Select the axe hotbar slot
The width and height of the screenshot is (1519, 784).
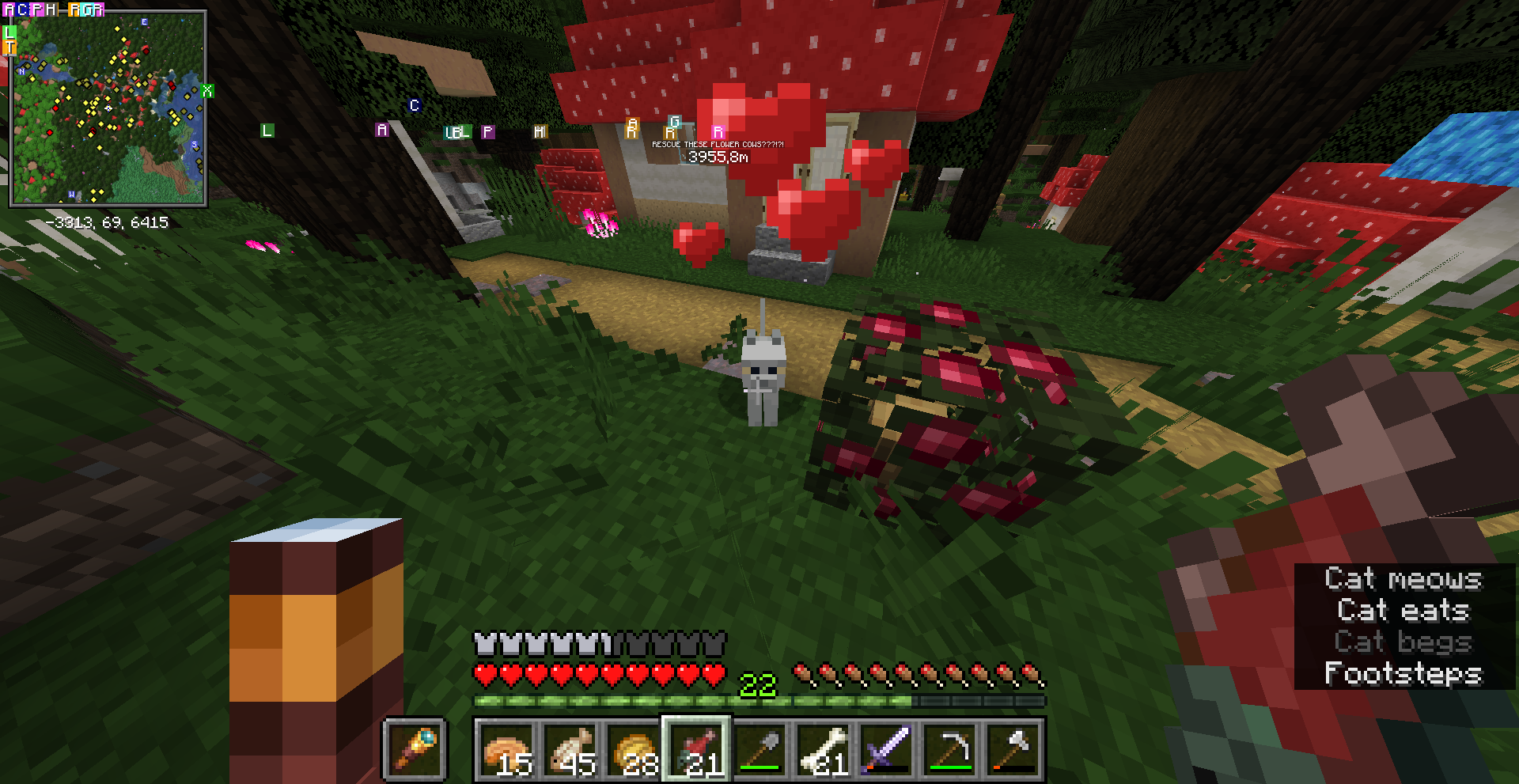(x=1013, y=749)
